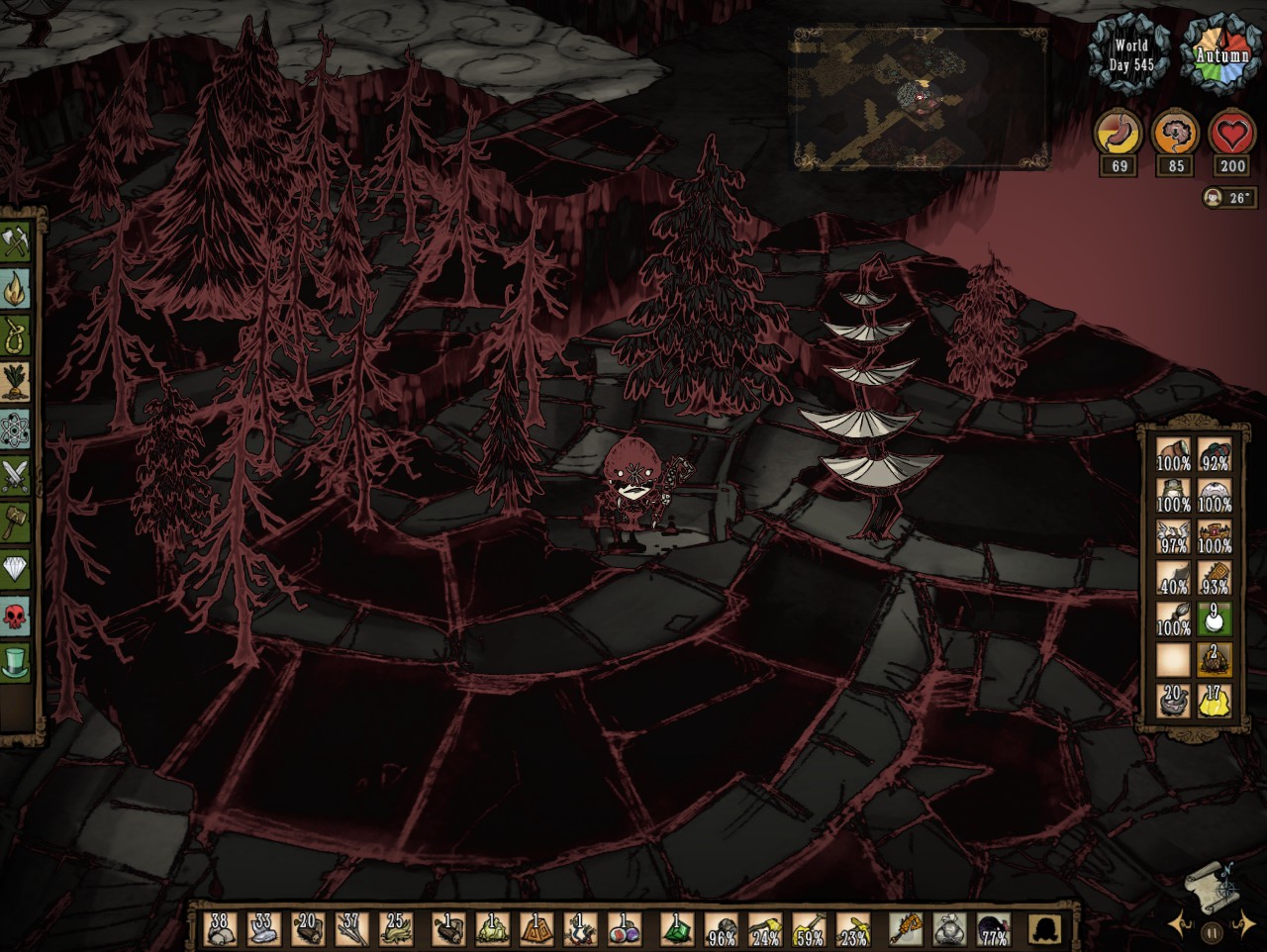Pick the 17 gold nuggets in backpack
The height and width of the screenshot is (952, 1267).
[x=1215, y=701]
